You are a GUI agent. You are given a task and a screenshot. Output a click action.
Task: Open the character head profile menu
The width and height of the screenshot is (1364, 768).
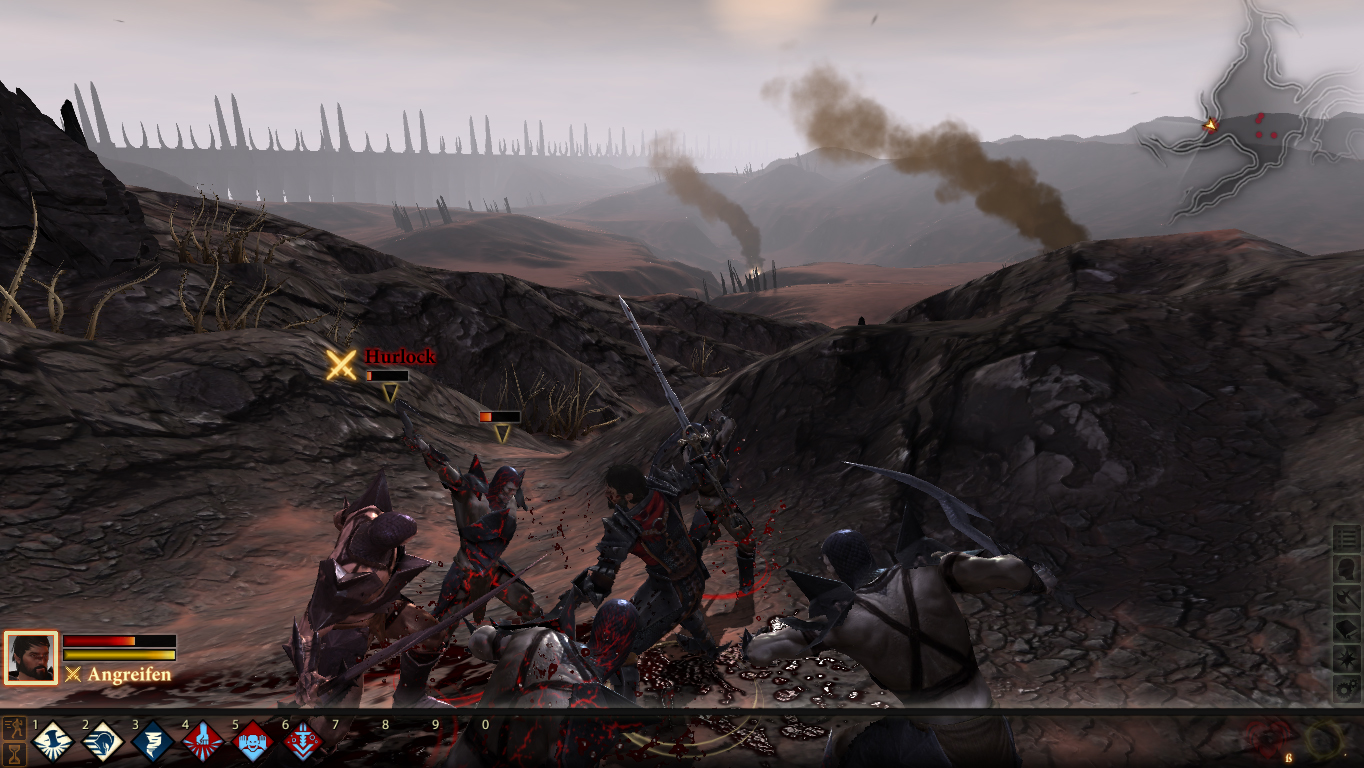click(1347, 569)
